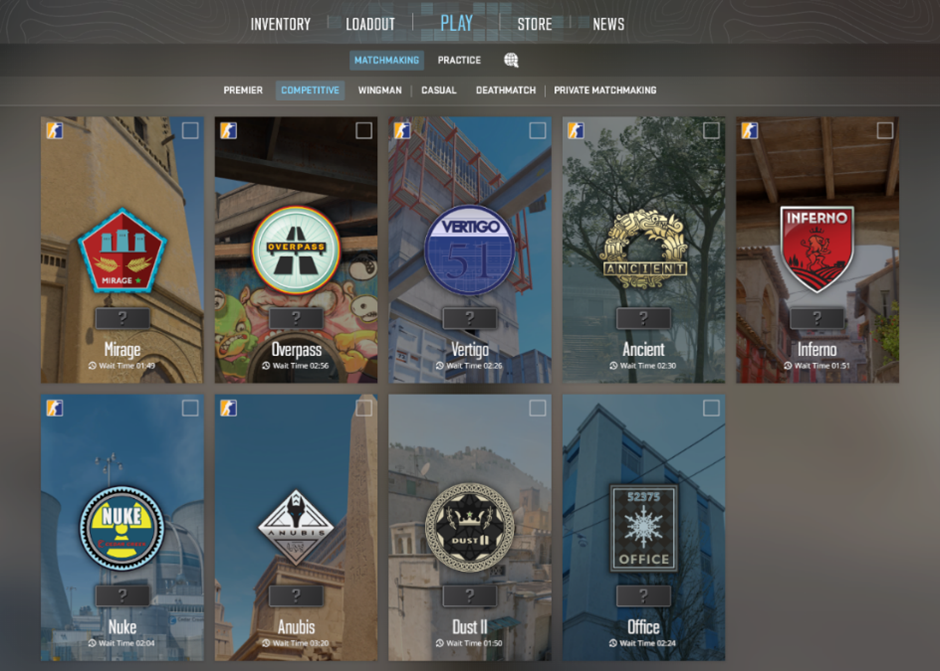Open Private Matchmaking
940x671 pixels.
[605, 90]
